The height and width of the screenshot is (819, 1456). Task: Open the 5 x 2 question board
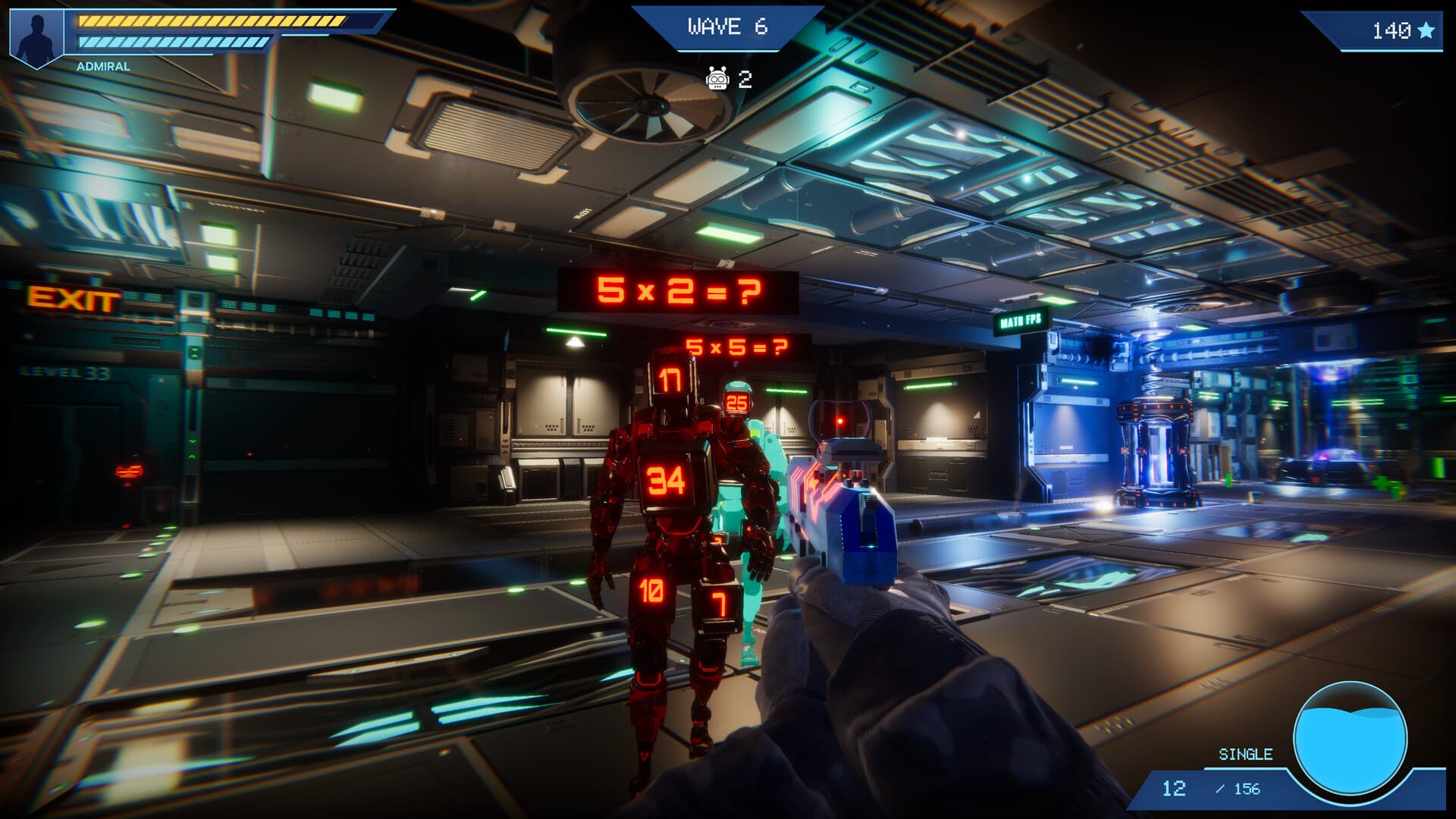[673, 292]
